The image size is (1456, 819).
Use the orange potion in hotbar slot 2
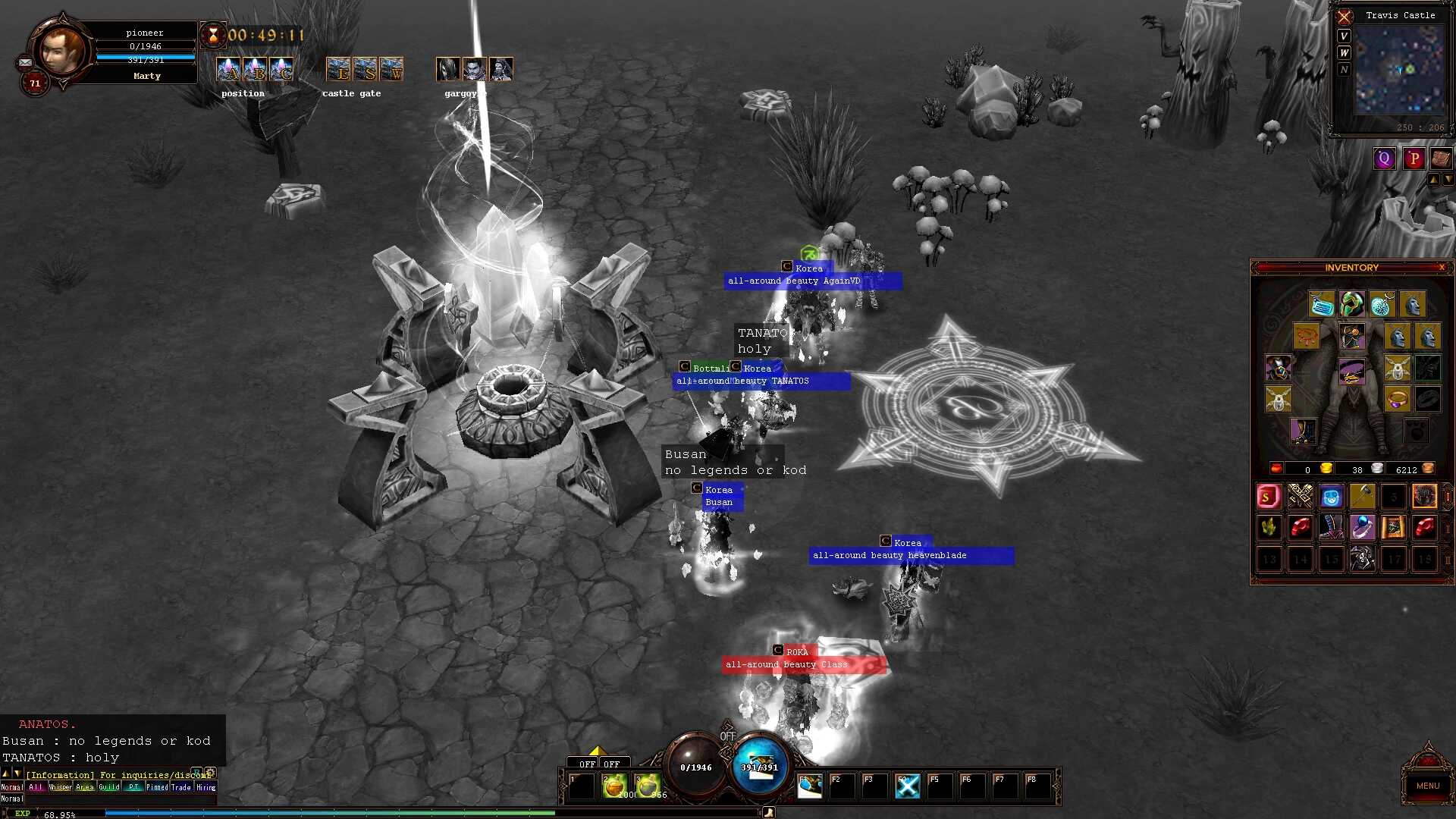614,786
